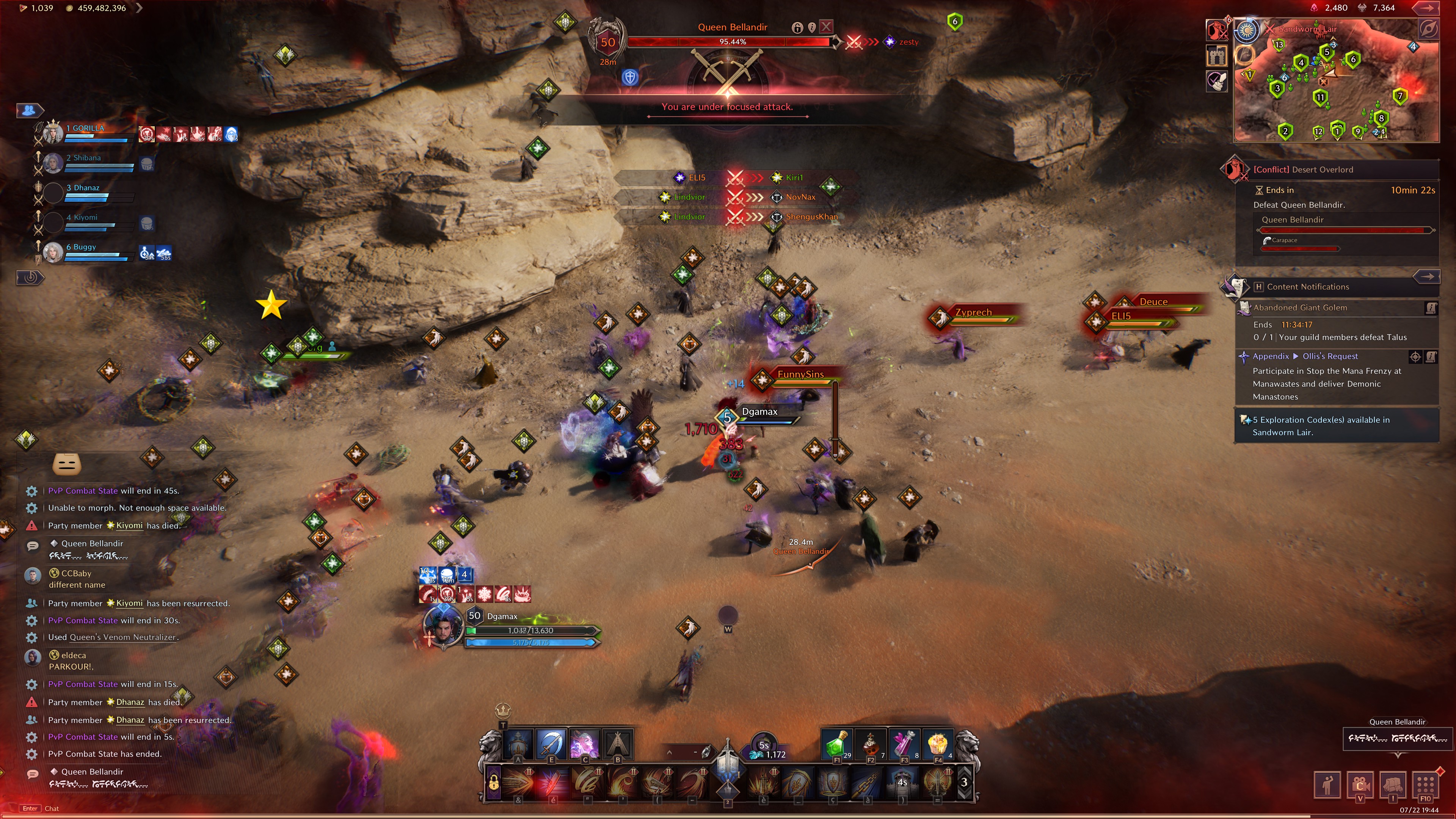Open the Ollis's Request quest entry
This screenshot has height=819, width=1456.
(1329, 356)
